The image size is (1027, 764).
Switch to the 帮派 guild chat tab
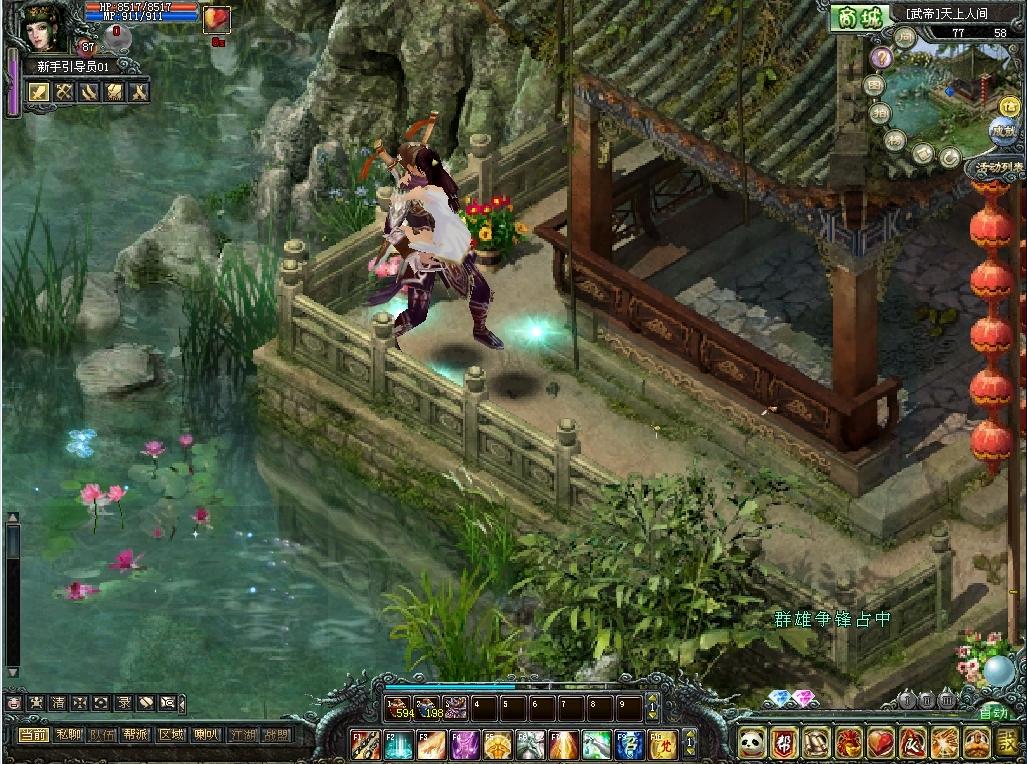pyautogui.click(x=136, y=734)
